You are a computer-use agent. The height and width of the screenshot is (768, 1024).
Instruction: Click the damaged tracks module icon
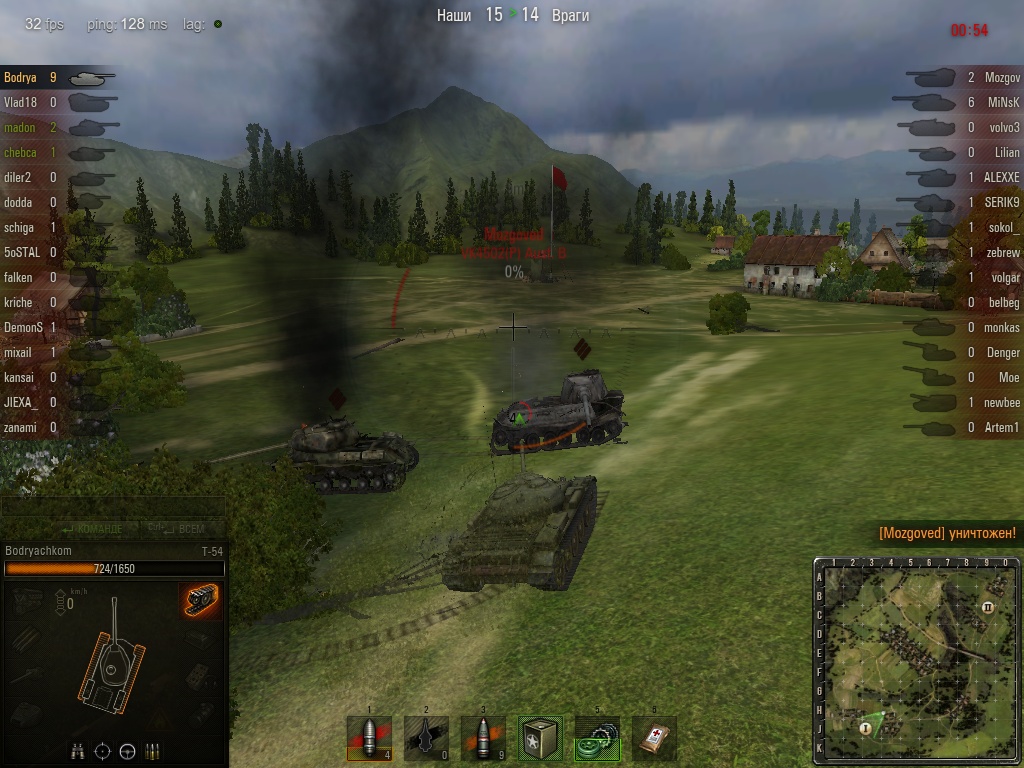coord(200,601)
